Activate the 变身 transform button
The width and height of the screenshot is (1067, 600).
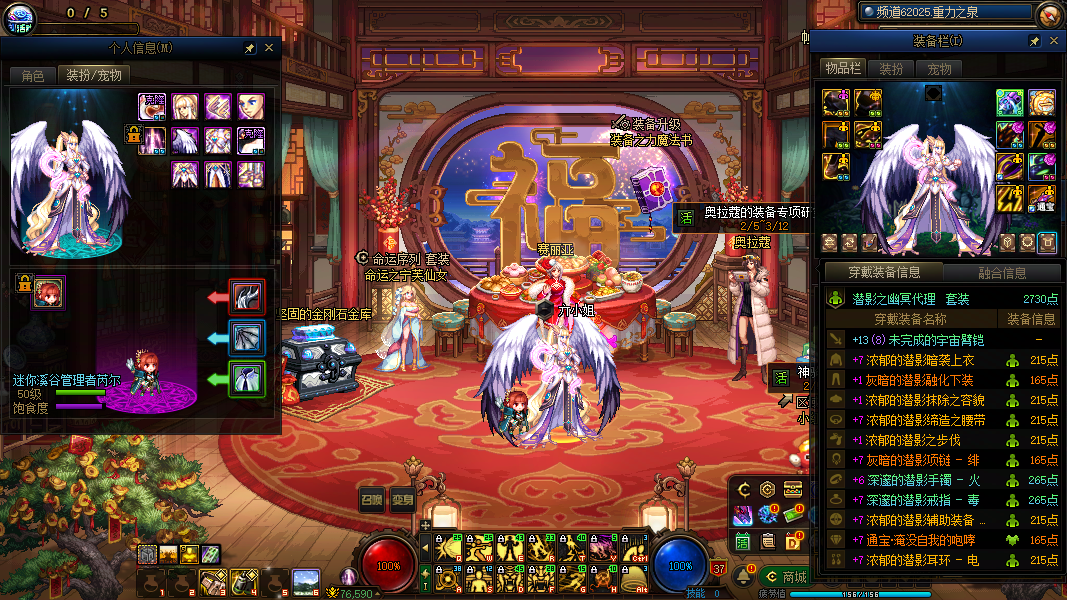pyautogui.click(x=402, y=500)
